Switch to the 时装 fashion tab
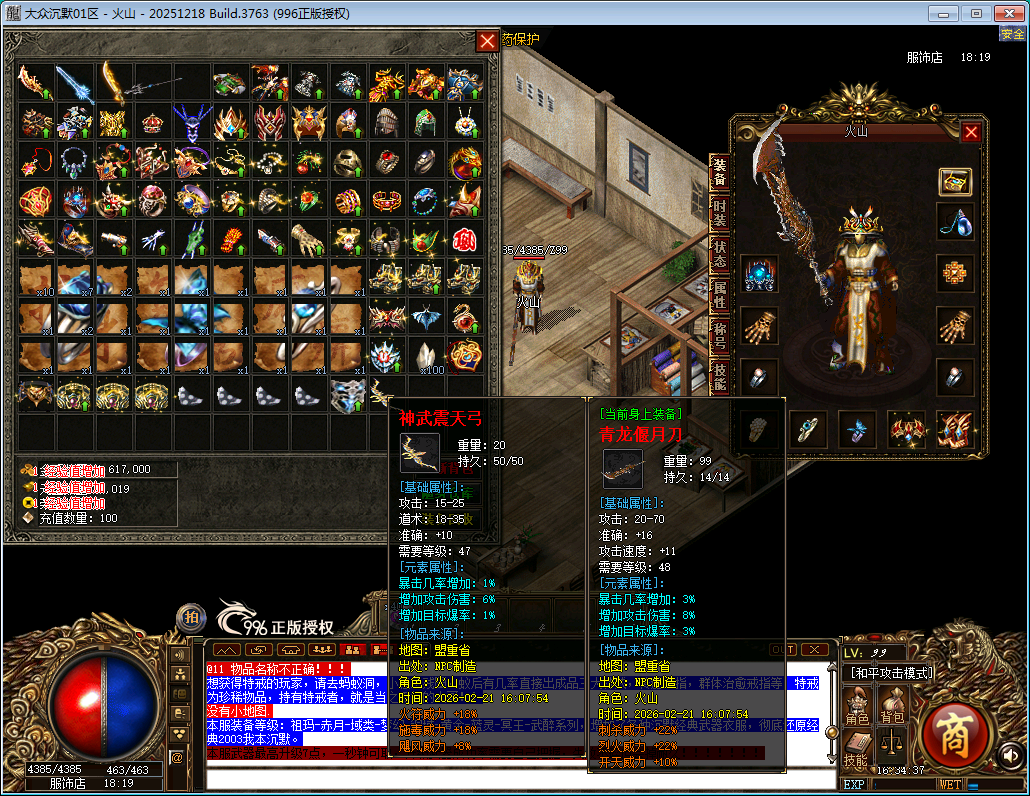This screenshot has width=1030, height=796. pos(719,213)
